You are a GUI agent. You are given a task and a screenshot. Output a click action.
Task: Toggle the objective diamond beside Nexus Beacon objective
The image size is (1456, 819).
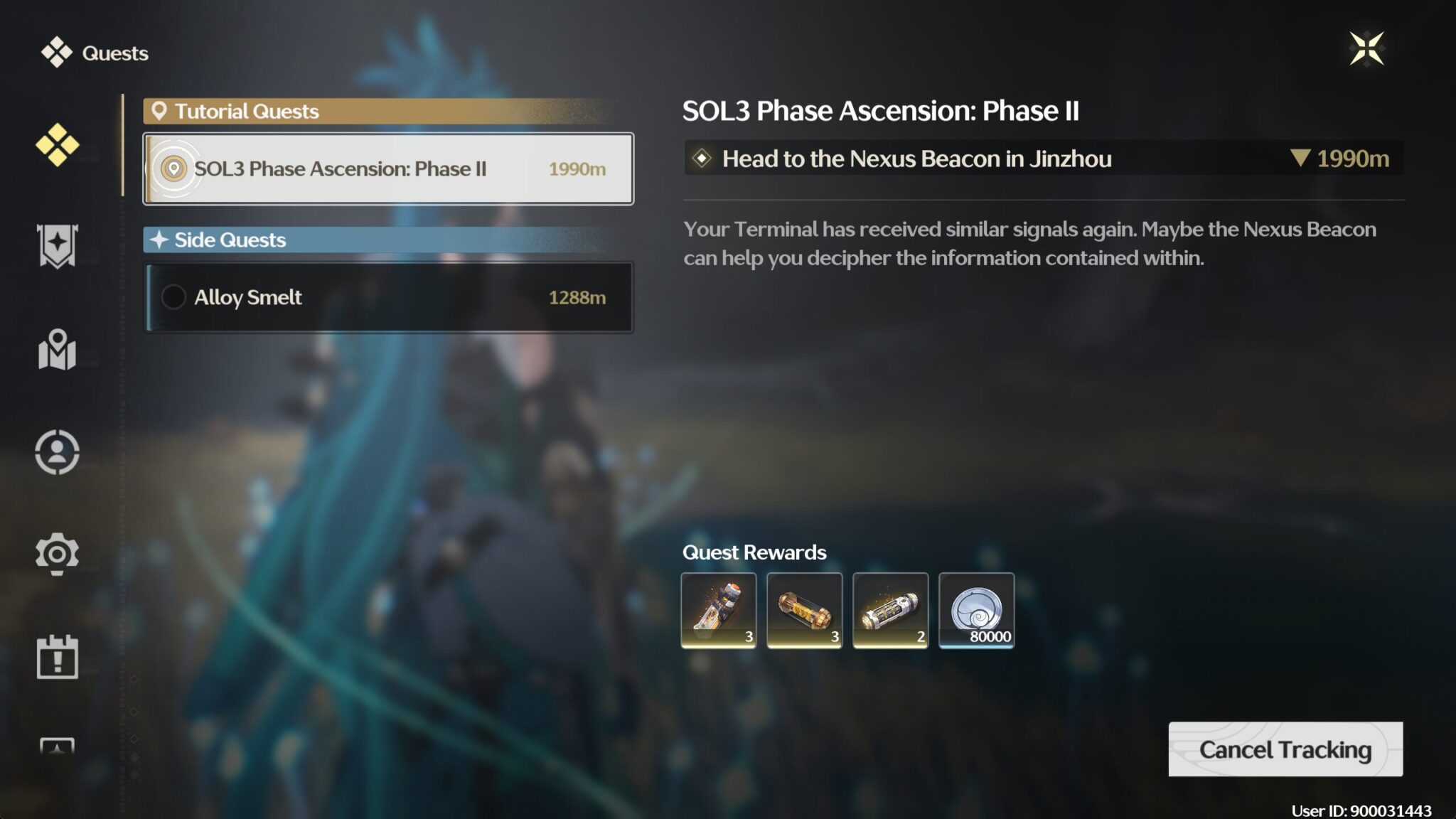point(701,159)
